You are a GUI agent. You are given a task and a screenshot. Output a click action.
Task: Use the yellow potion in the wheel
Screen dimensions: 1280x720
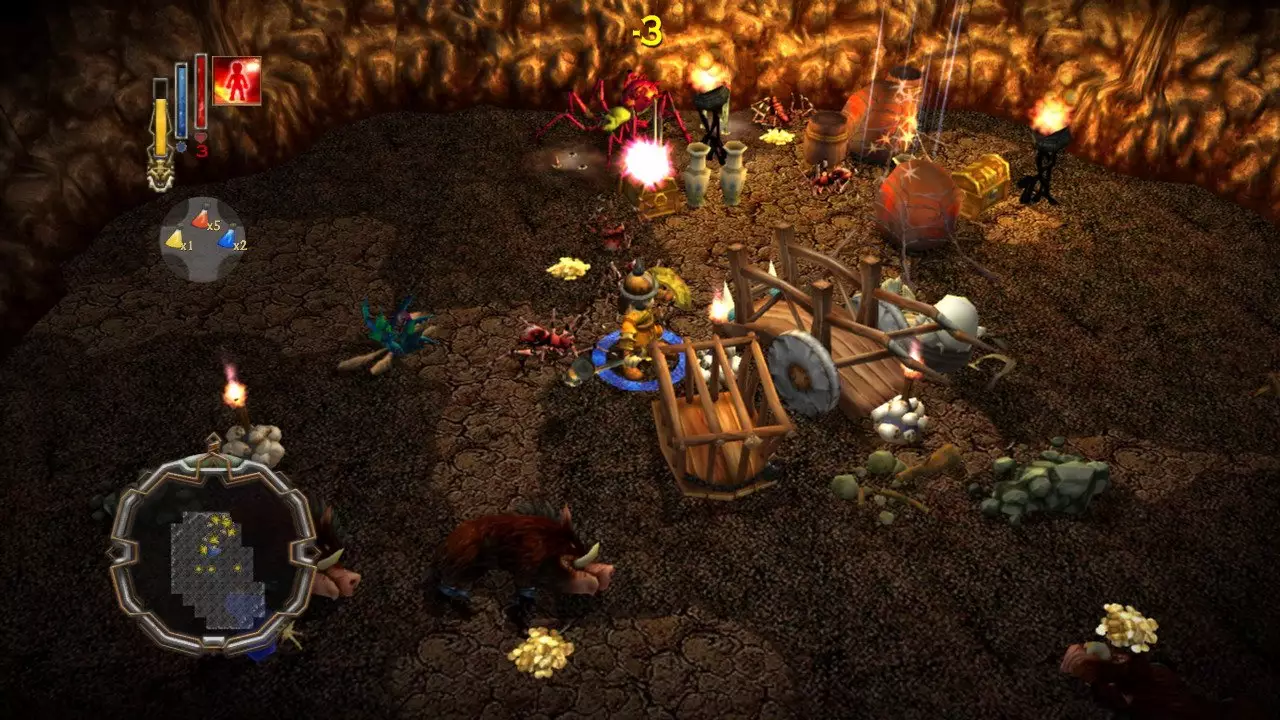click(176, 239)
